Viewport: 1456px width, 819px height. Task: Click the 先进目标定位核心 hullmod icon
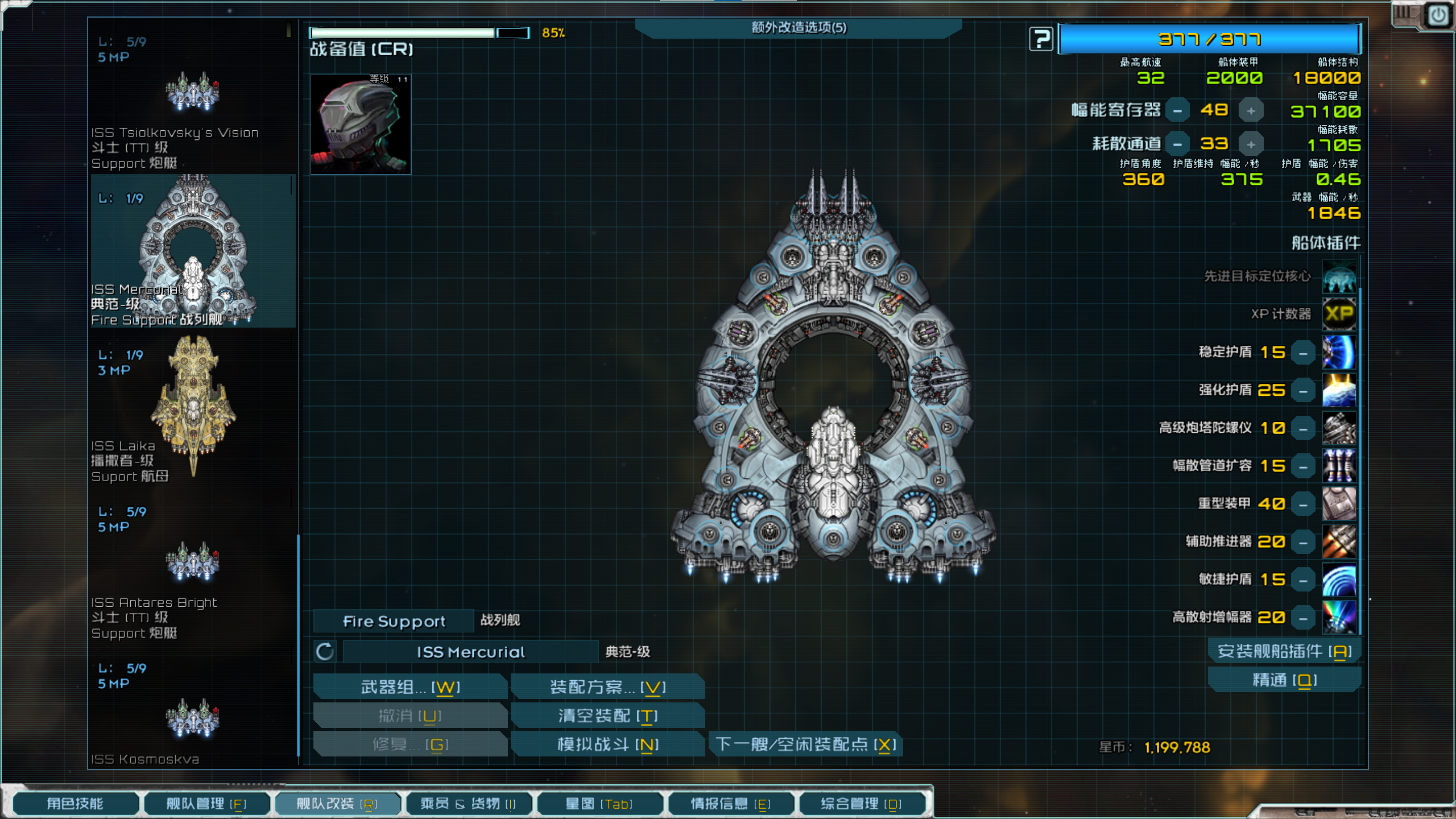coord(1339,277)
